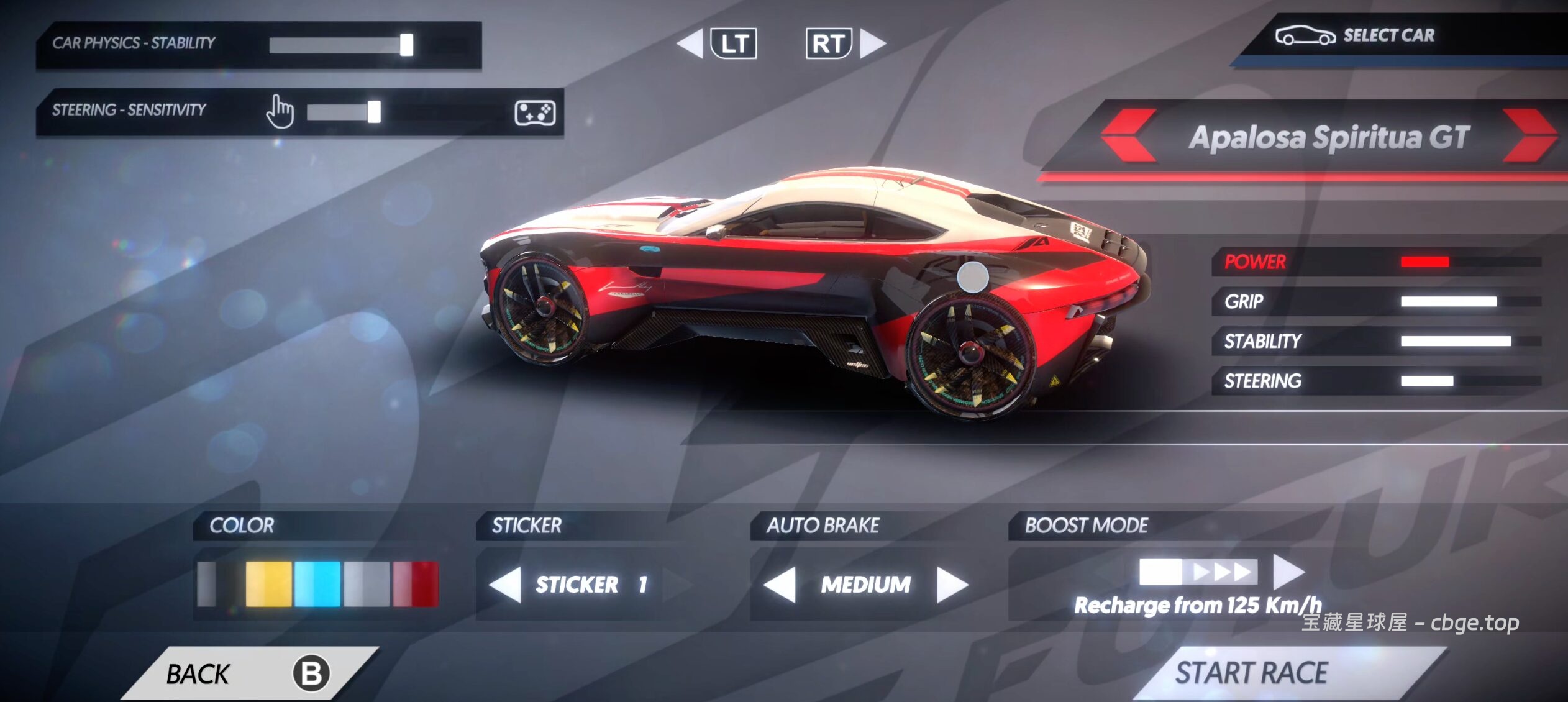Choose the dark grey car color

click(217, 584)
